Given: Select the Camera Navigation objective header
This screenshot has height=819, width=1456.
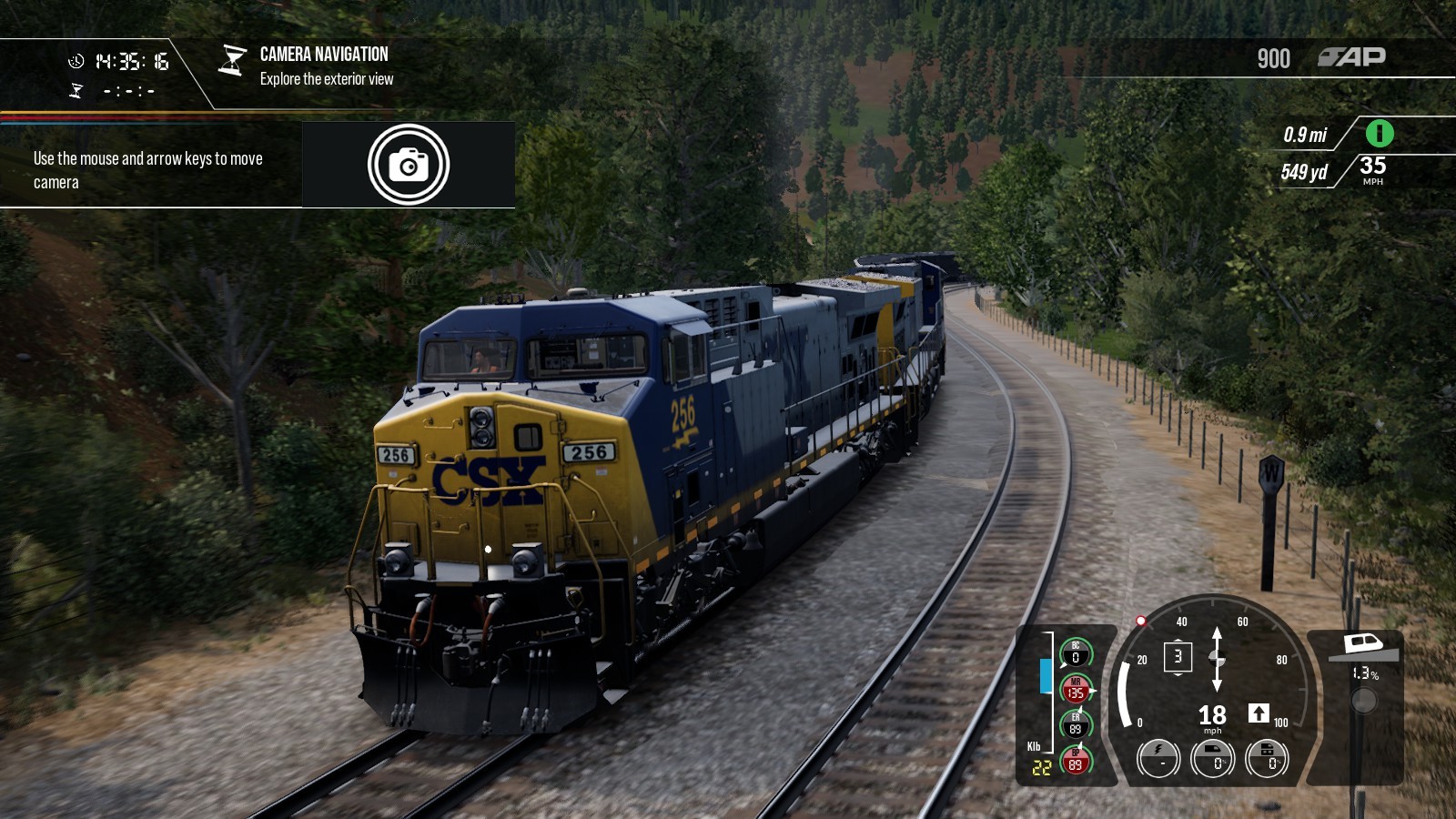Looking at the screenshot, I should pos(323,55).
